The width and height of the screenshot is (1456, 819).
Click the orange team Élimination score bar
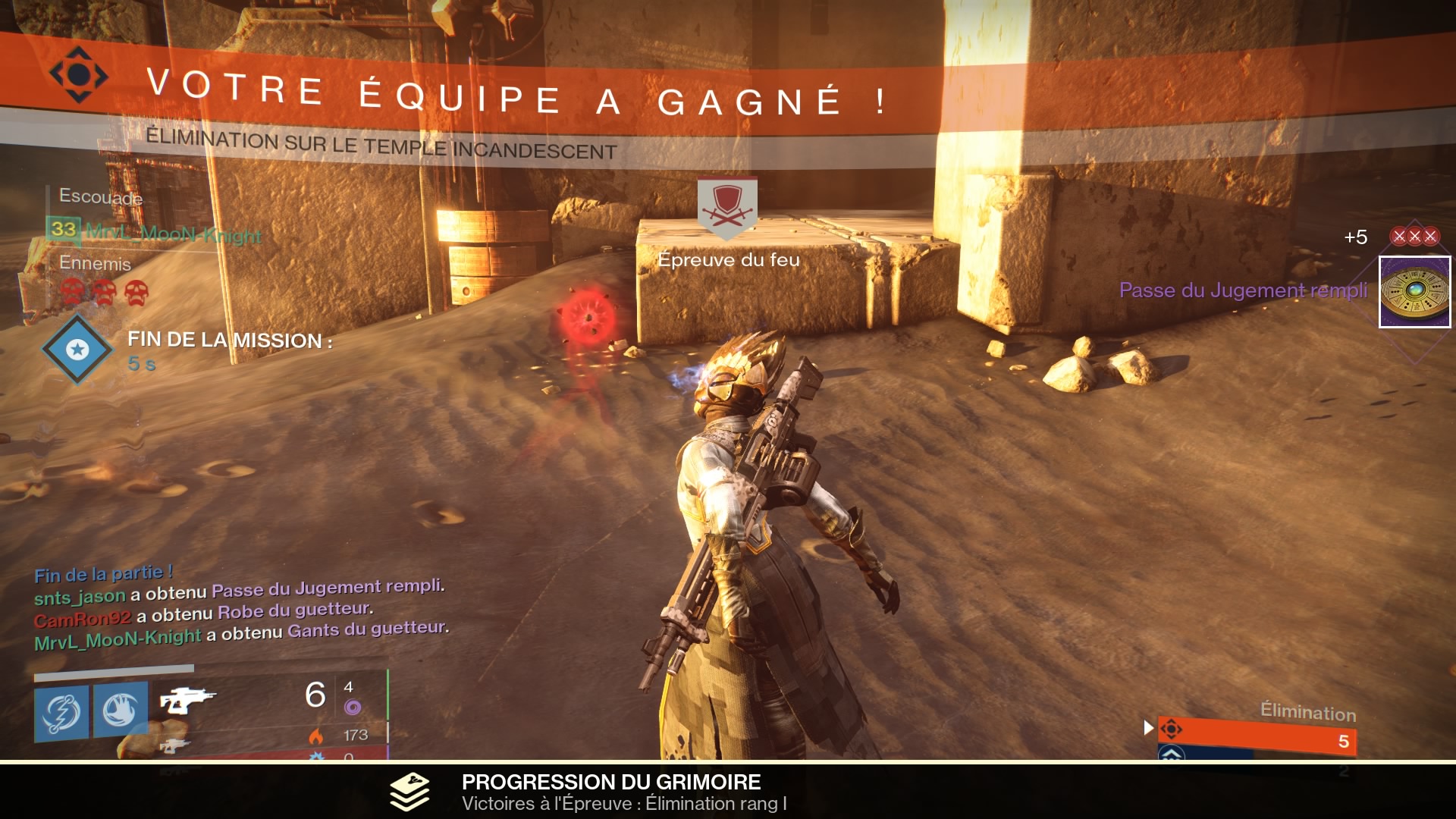click(x=1257, y=736)
